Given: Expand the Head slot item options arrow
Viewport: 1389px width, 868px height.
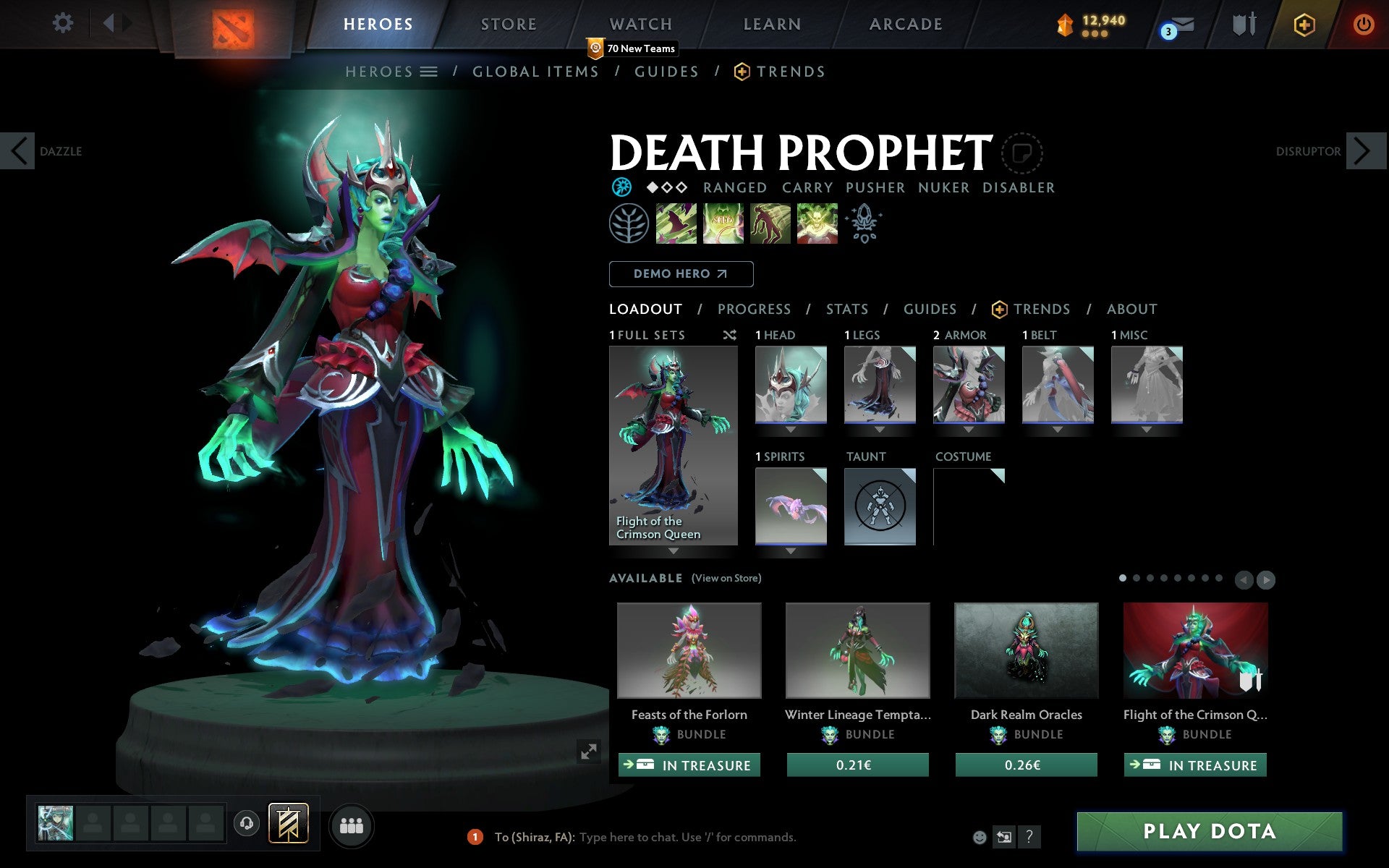Looking at the screenshot, I should tap(790, 428).
